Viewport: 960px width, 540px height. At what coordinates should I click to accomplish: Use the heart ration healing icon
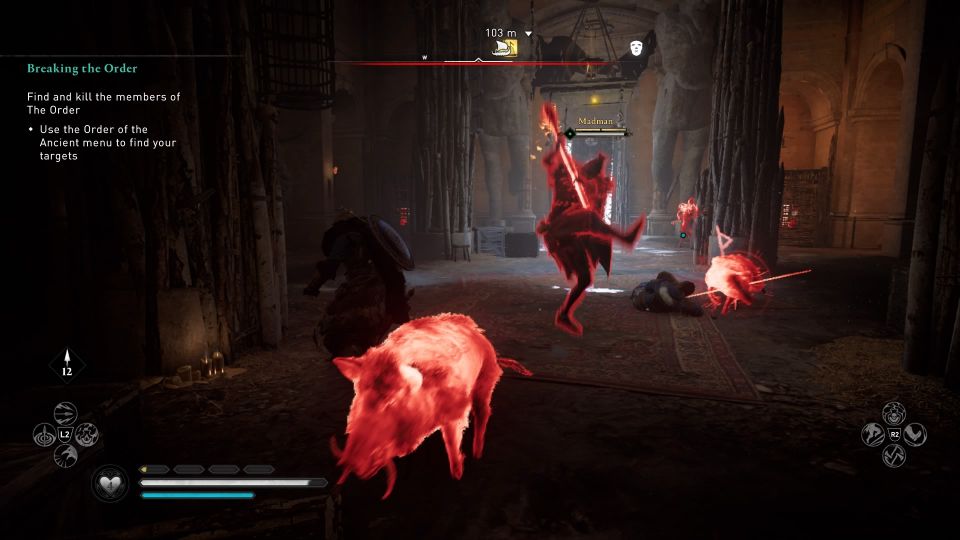click(x=109, y=484)
